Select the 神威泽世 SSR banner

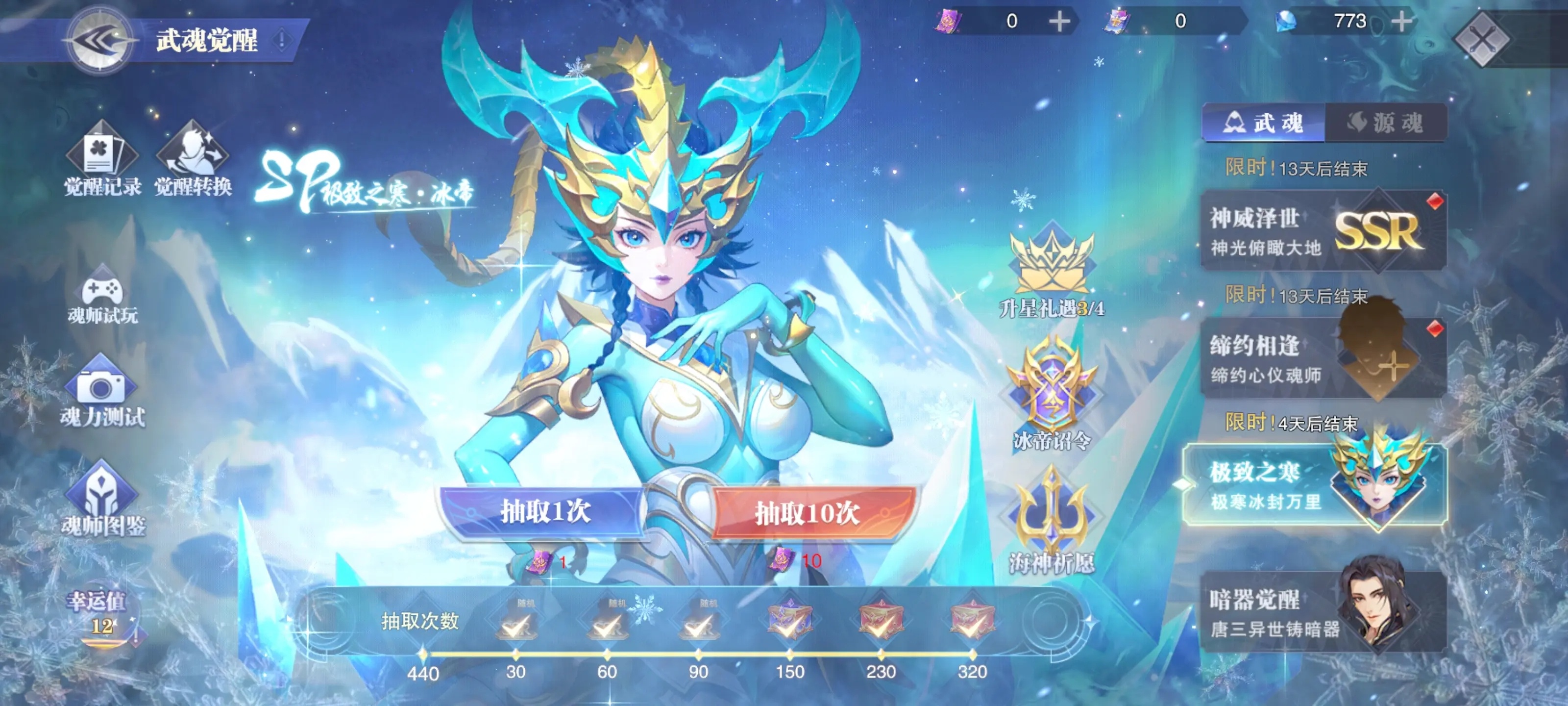click(x=1323, y=231)
